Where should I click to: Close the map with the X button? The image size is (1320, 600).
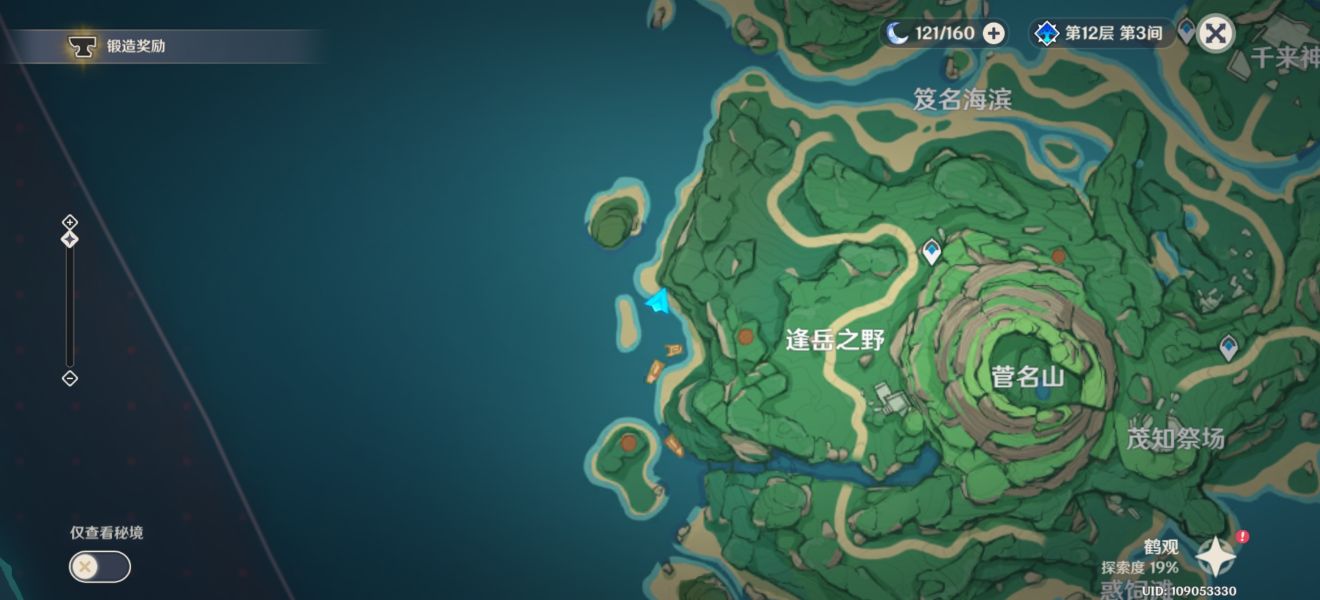coord(1215,33)
